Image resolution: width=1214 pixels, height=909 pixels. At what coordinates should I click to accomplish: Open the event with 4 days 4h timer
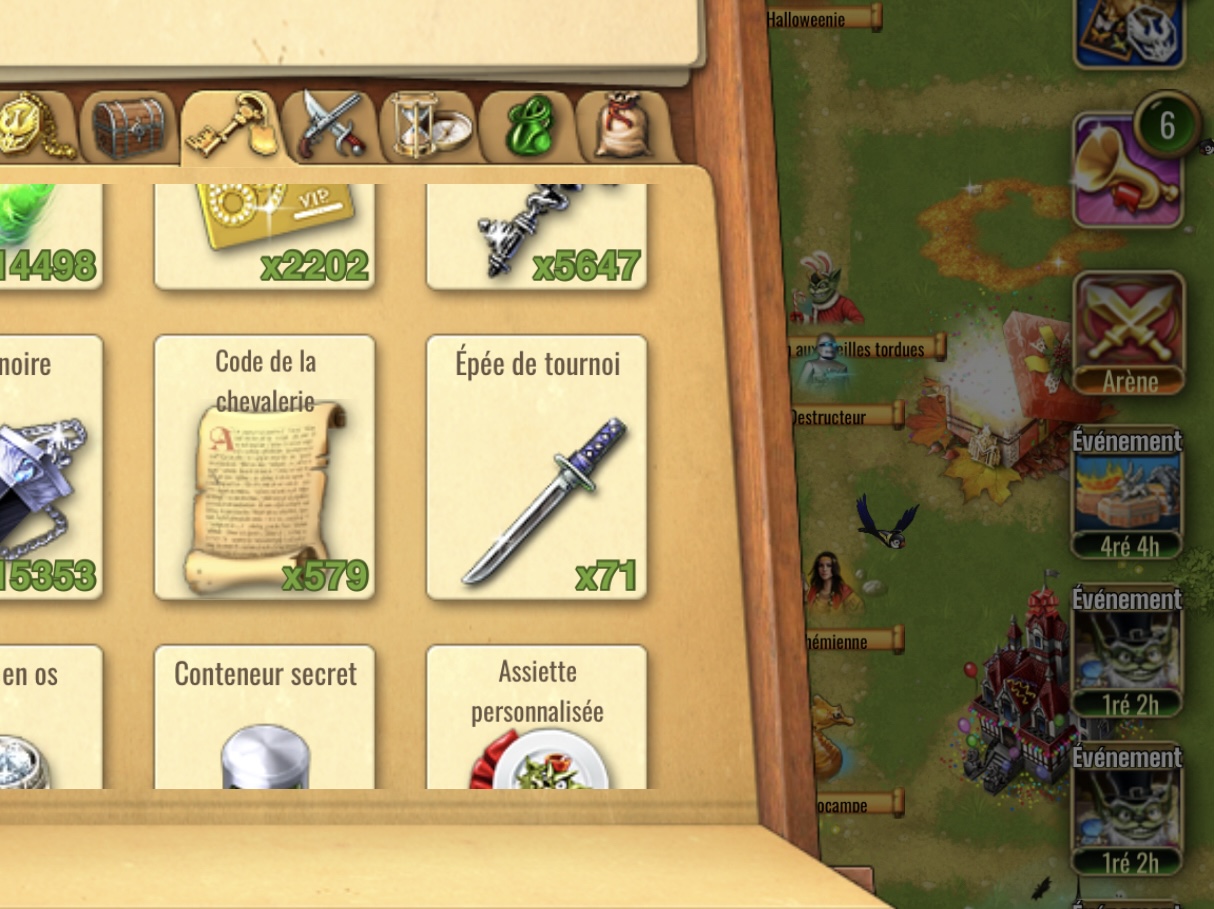(1127, 493)
